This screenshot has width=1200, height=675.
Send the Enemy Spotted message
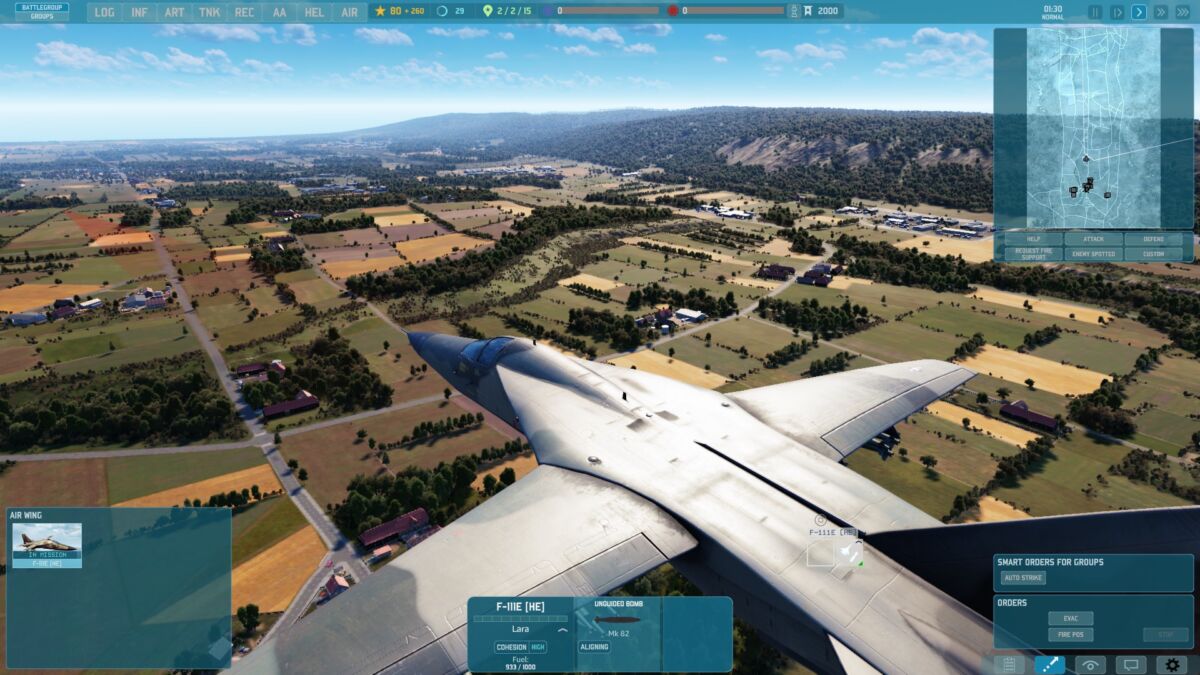[x=1094, y=254]
